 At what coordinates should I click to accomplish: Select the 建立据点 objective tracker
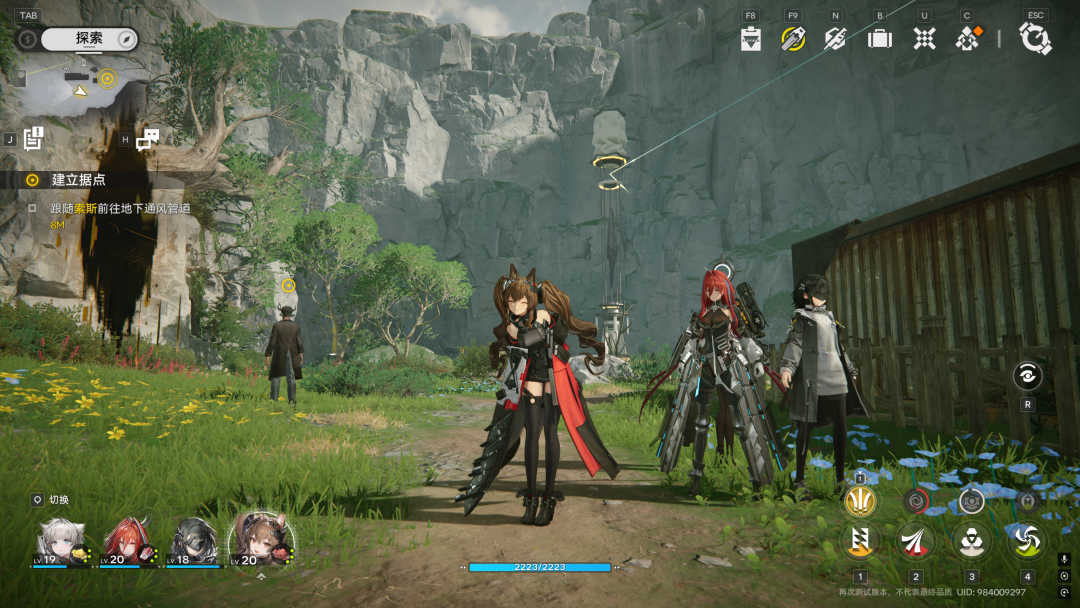pyautogui.click(x=78, y=180)
